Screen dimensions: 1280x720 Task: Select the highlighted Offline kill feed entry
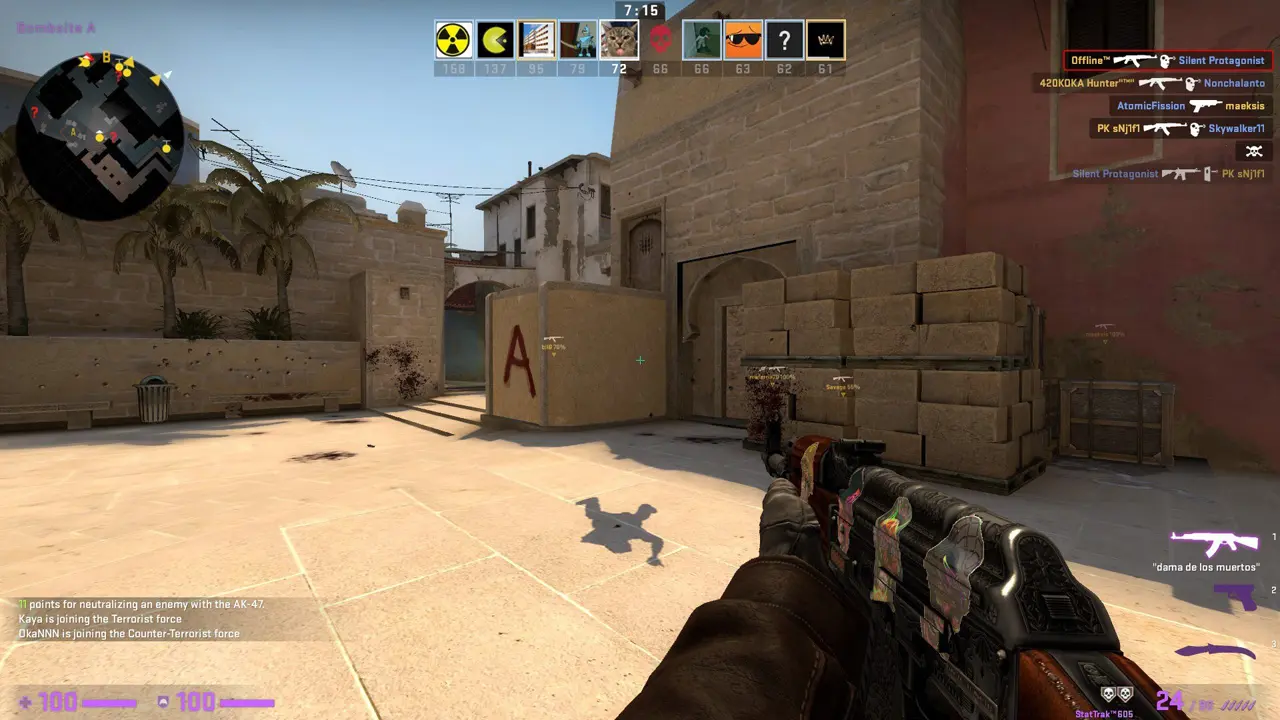click(x=1167, y=61)
